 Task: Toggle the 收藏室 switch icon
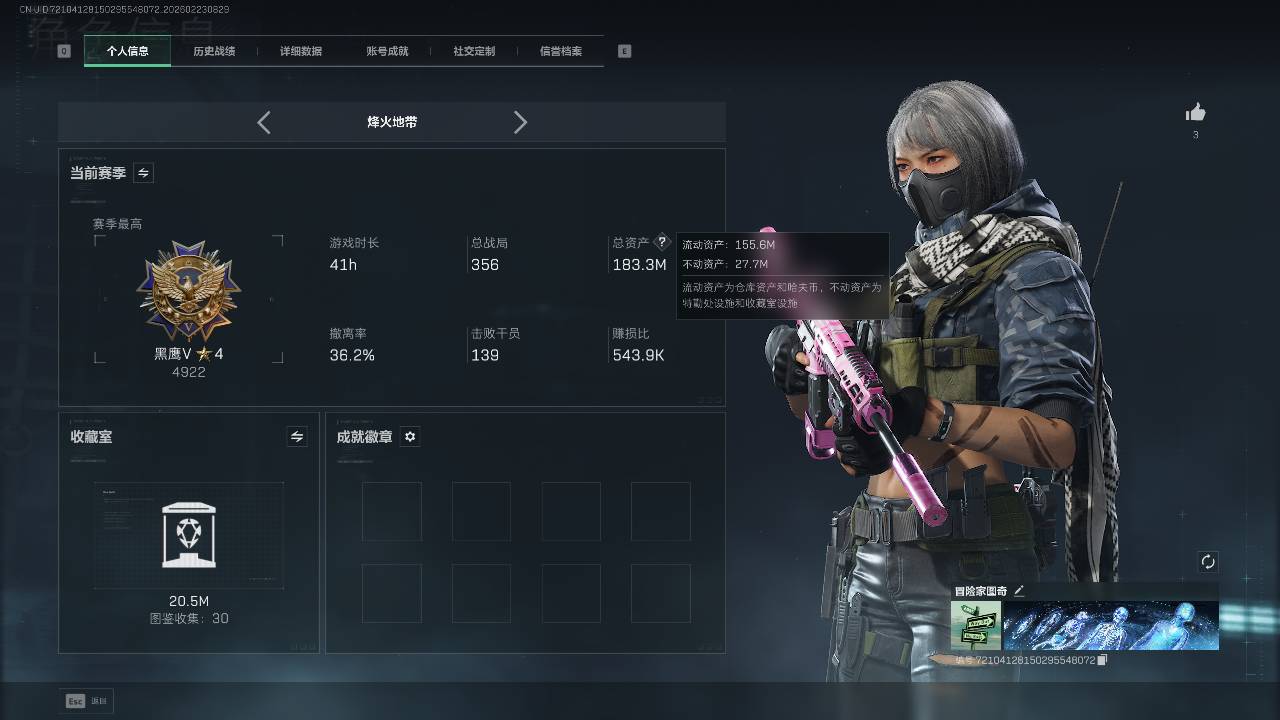(x=296, y=436)
